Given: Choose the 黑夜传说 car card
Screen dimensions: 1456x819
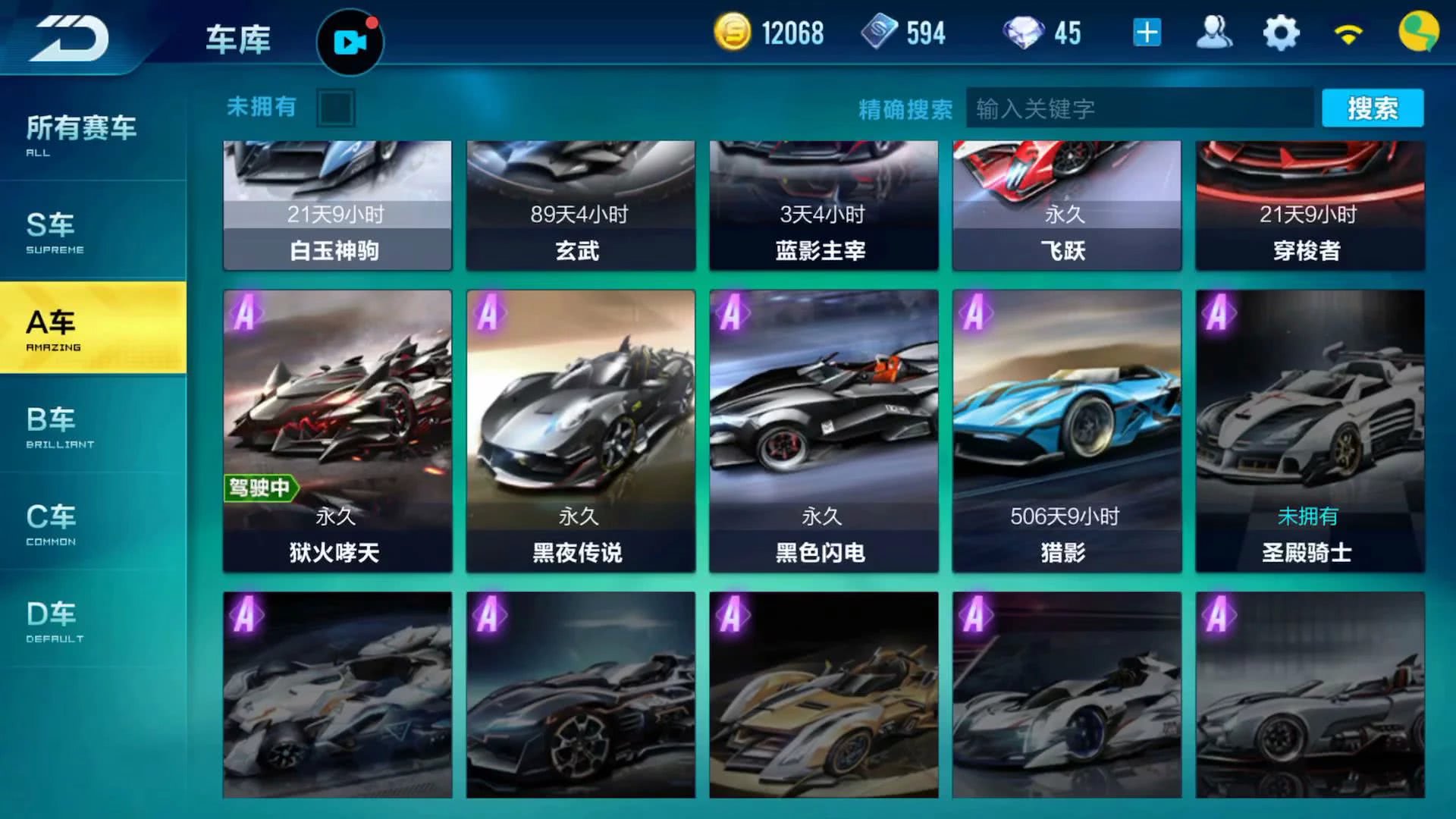Looking at the screenshot, I should (x=580, y=430).
